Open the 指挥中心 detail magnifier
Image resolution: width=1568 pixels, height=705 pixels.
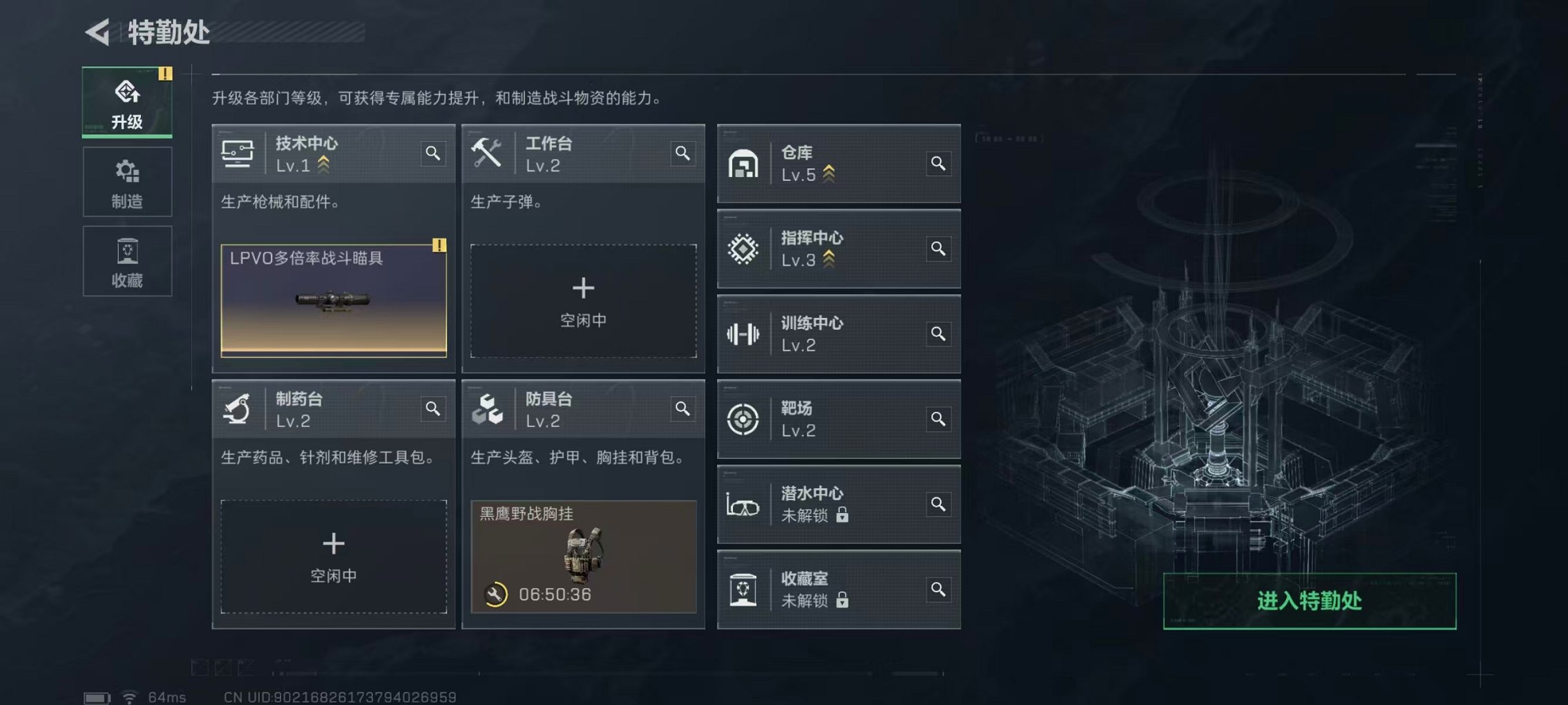click(x=938, y=249)
